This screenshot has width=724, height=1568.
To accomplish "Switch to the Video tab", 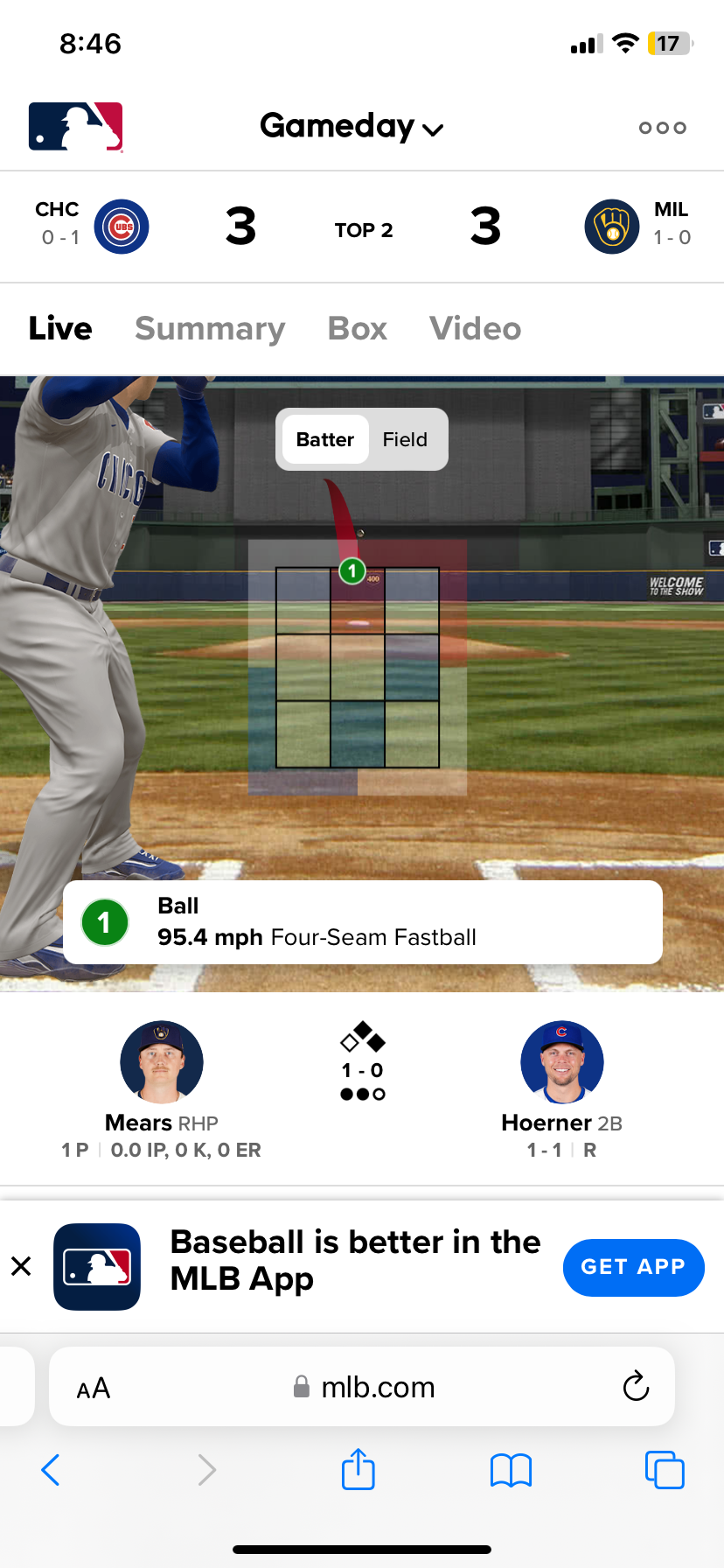I will click(x=475, y=328).
